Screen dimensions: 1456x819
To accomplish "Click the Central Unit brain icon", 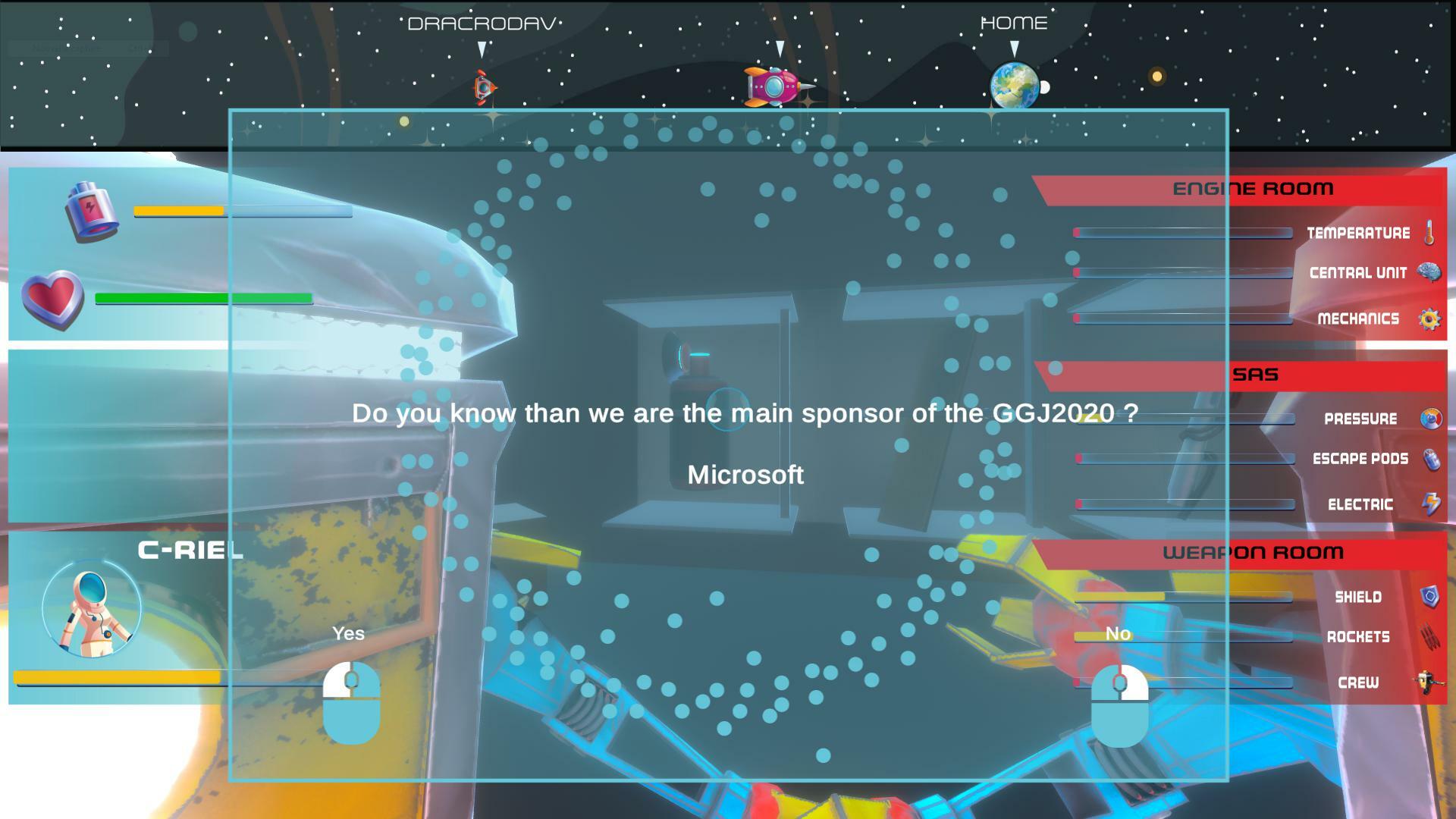I will [1429, 273].
